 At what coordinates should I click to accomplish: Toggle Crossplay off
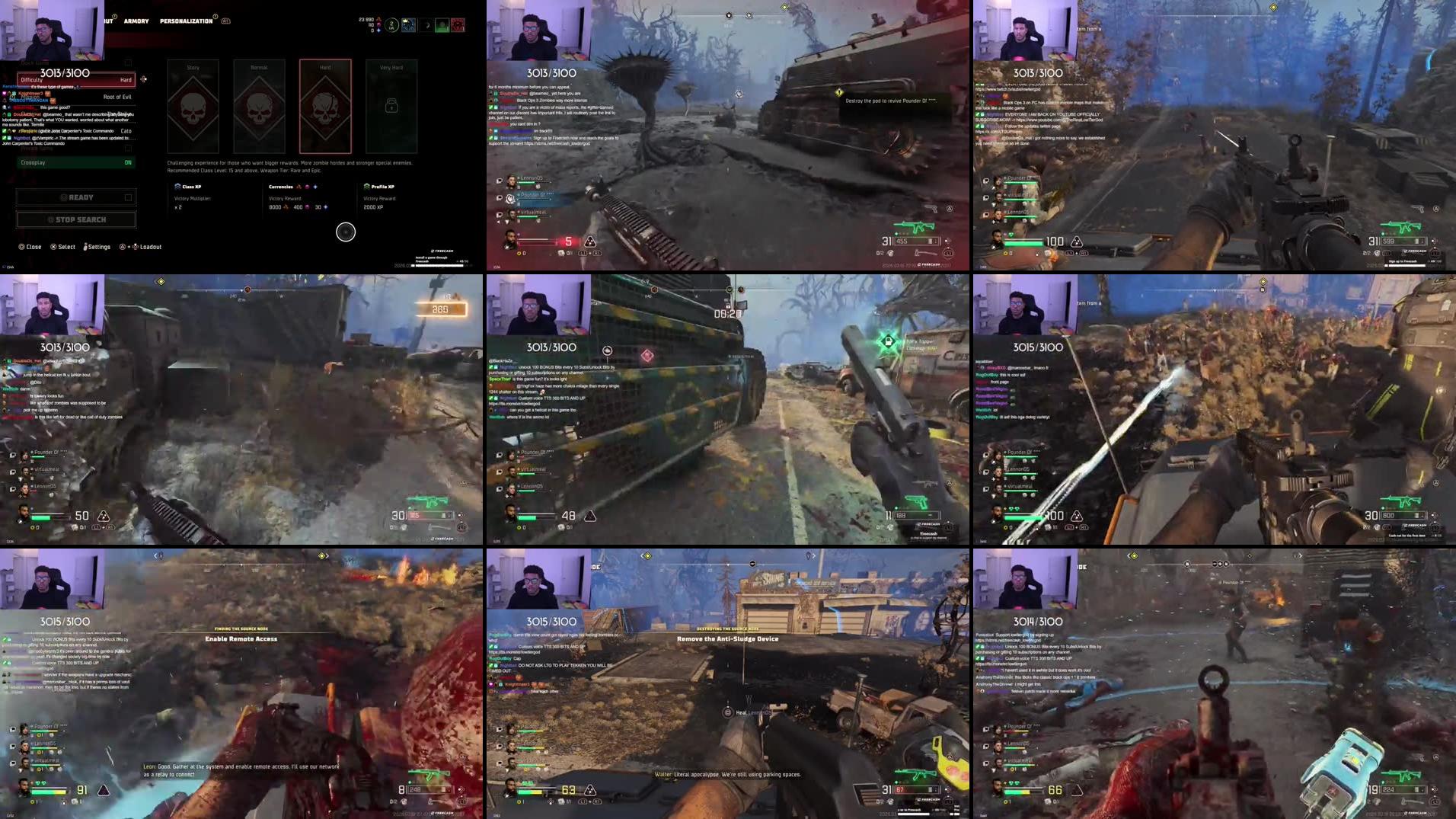75,162
